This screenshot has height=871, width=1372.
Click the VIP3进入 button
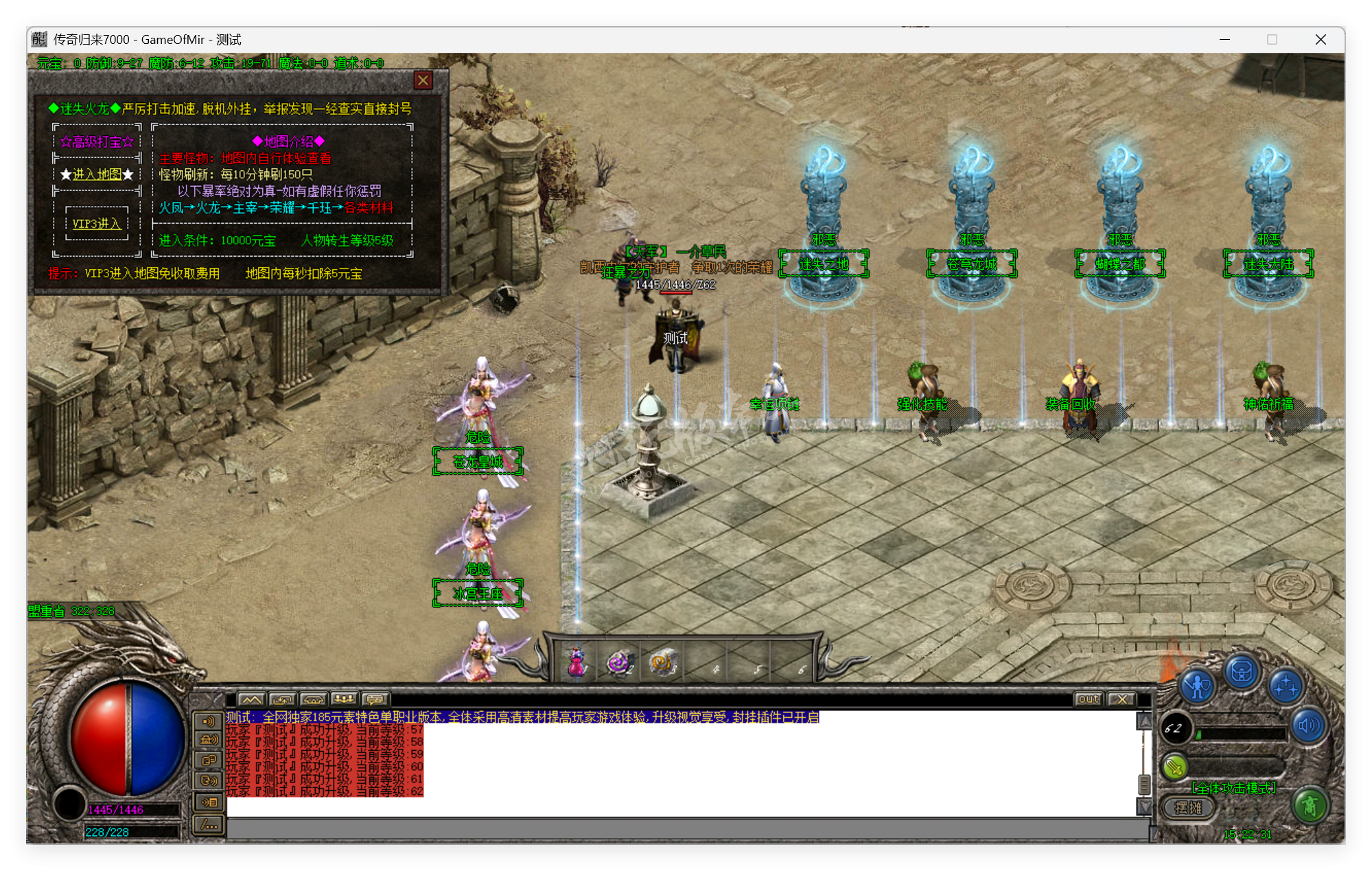click(97, 223)
